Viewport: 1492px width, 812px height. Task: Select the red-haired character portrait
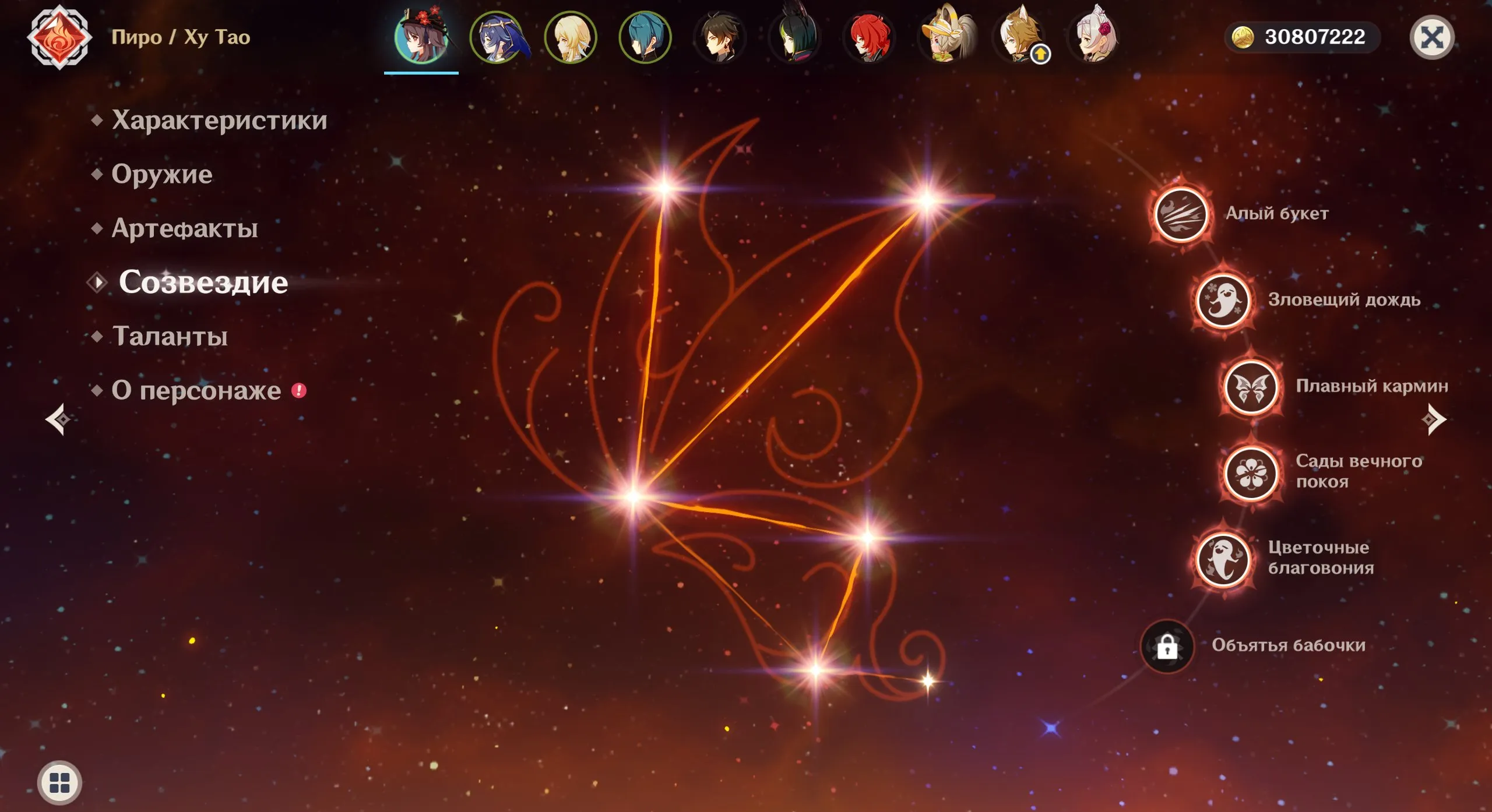point(869,38)
